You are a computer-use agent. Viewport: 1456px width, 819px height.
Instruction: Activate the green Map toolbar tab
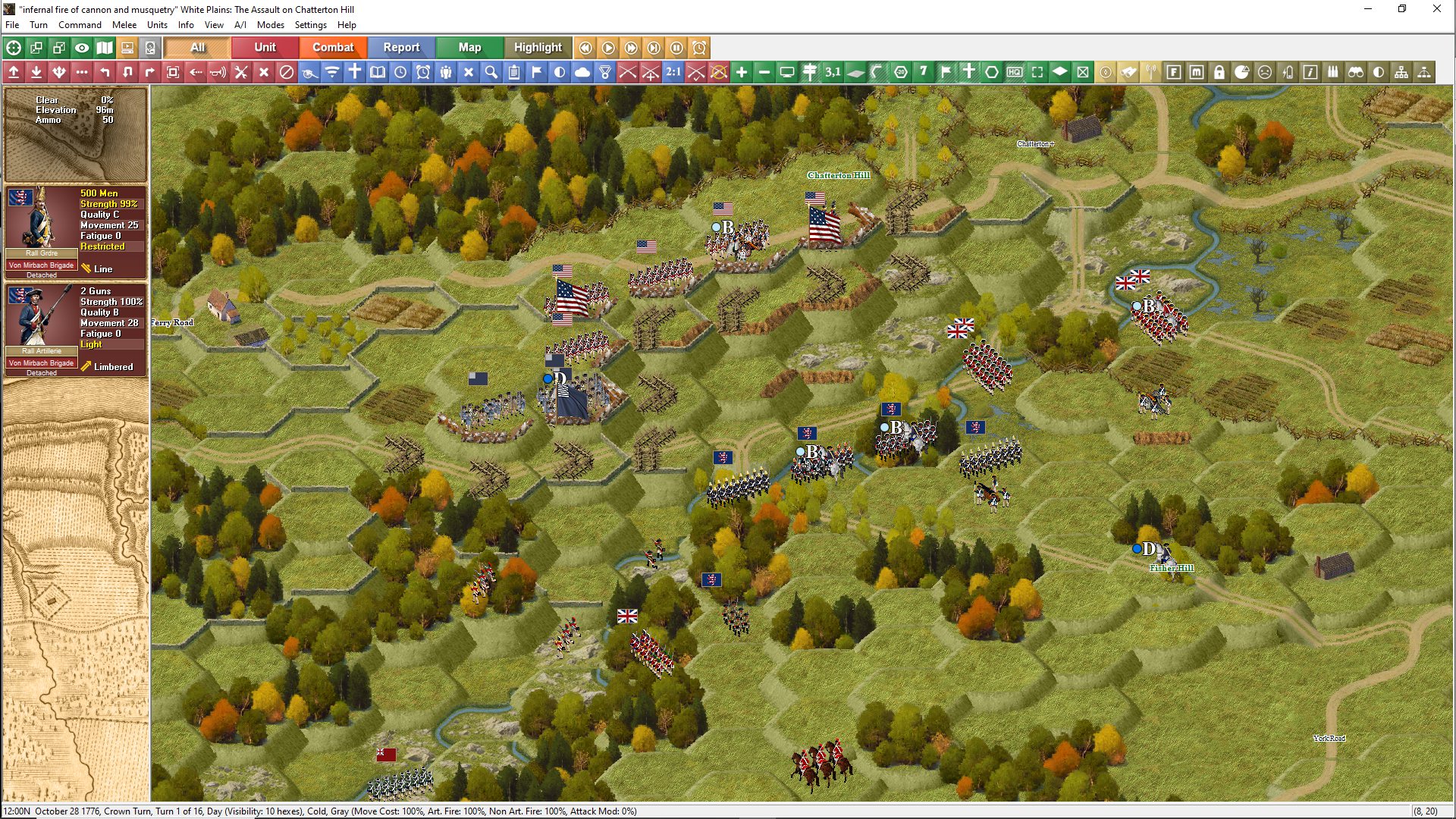pos(469,47)
